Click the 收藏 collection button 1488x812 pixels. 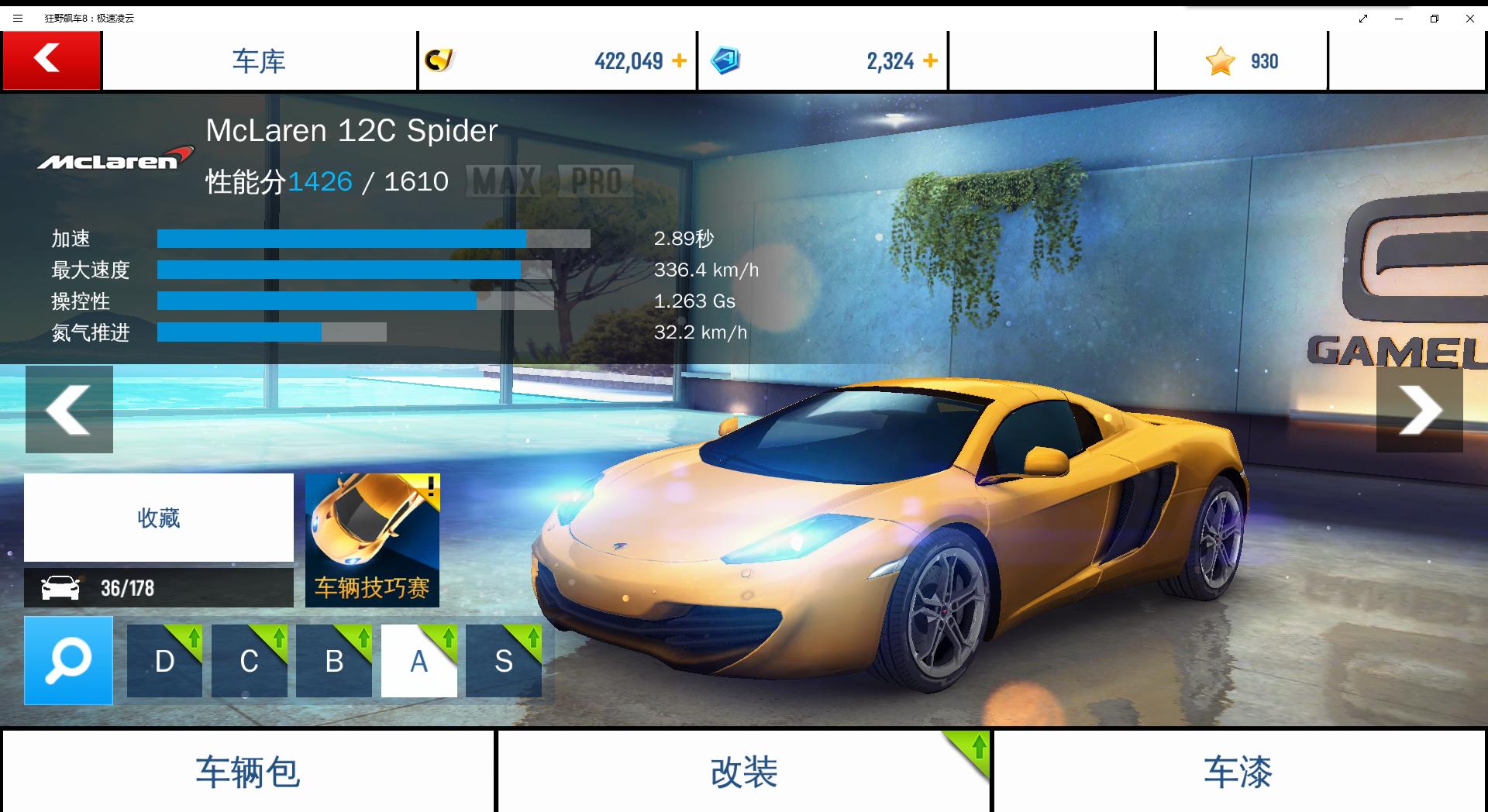159,518
